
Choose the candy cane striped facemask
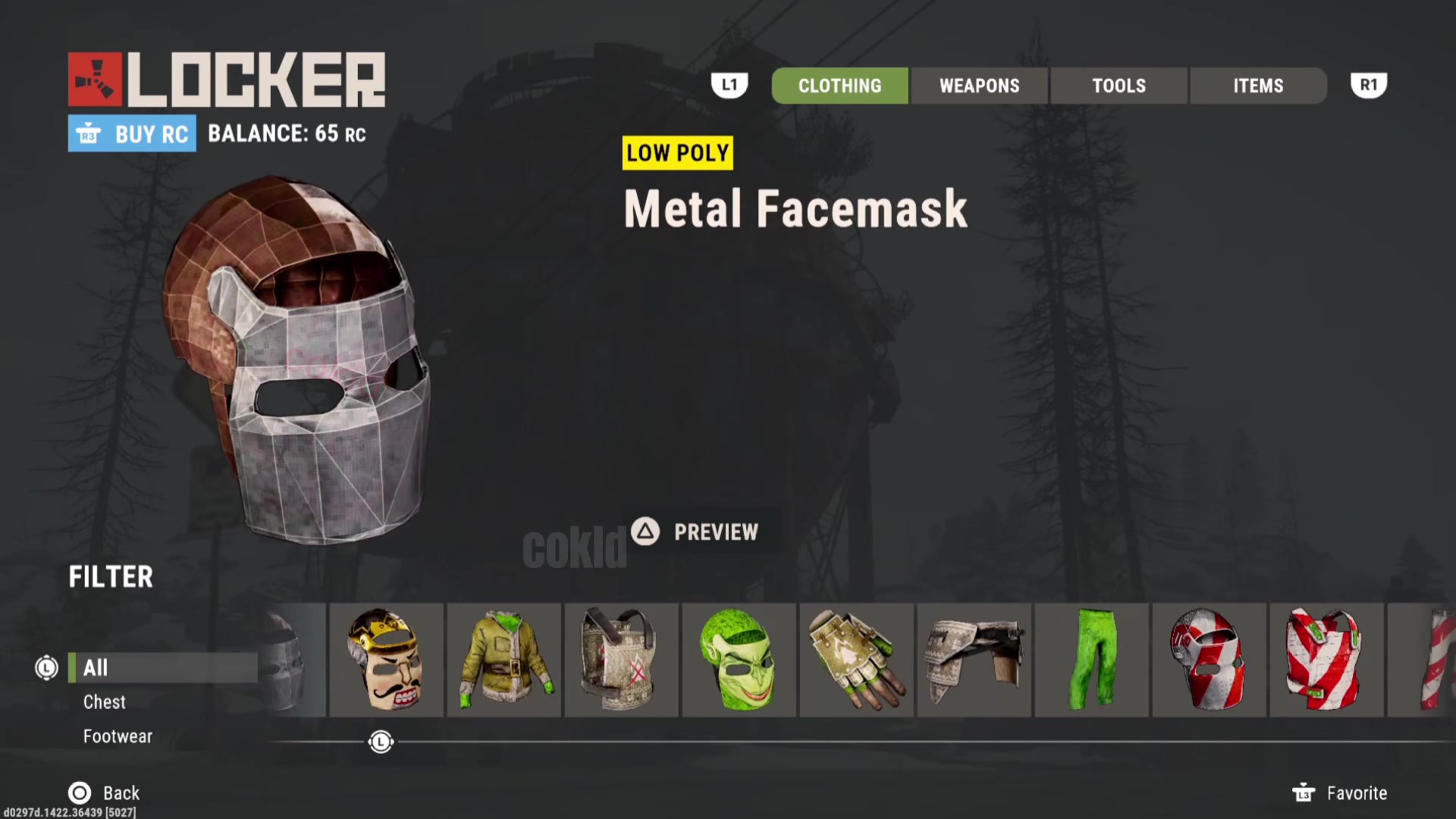[x=1209, y=660]
